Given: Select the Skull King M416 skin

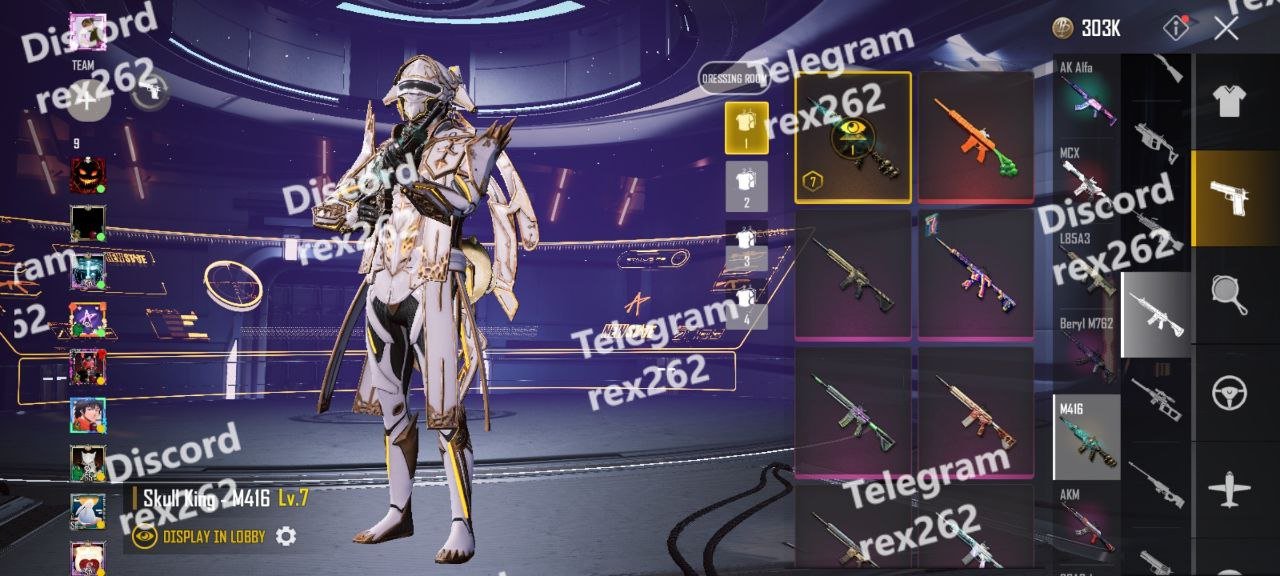Looking at the screenshot, I should coord(853,137).
